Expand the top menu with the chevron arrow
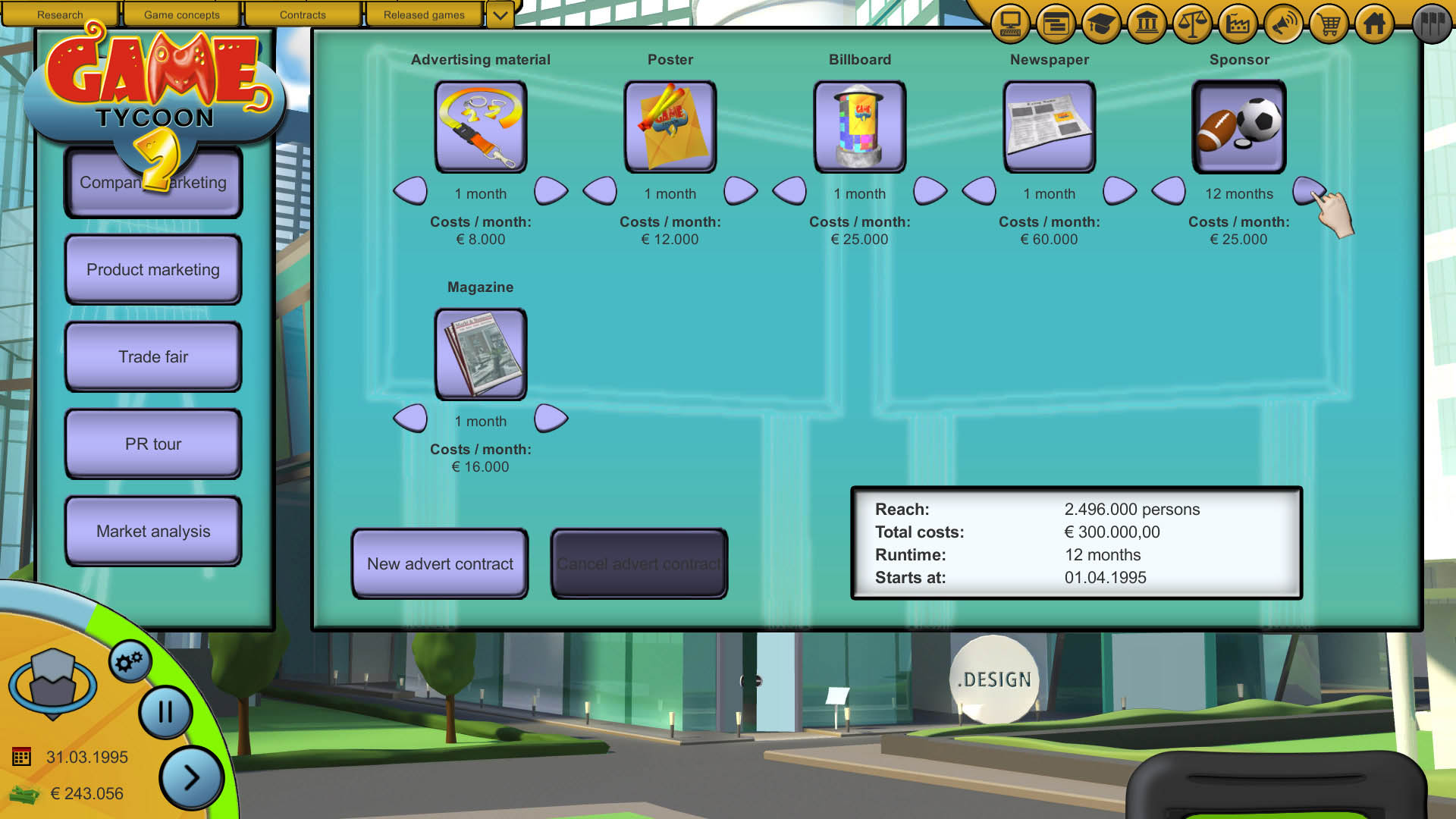The image size is (1456, 819). (x=499, y=14)
